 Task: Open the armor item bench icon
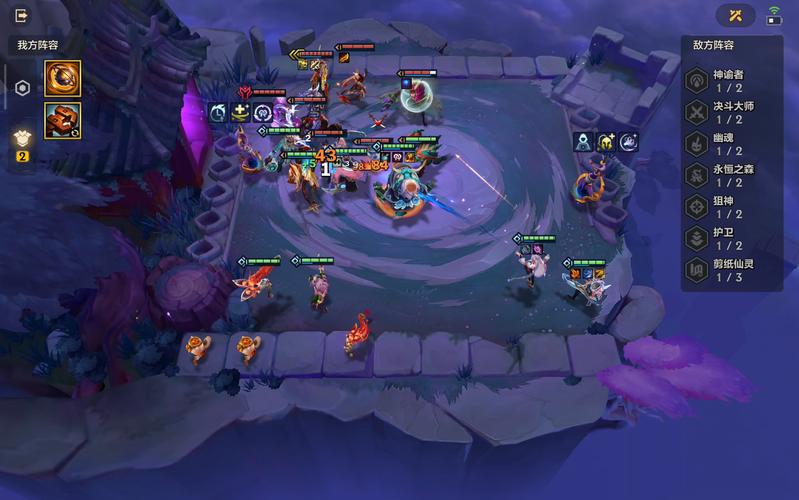coord(21,139)
